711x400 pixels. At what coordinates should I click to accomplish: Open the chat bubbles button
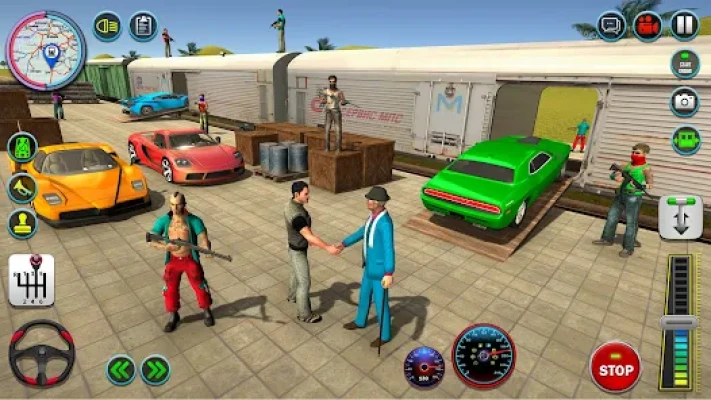pyautogui.click(x=611, y=25)
